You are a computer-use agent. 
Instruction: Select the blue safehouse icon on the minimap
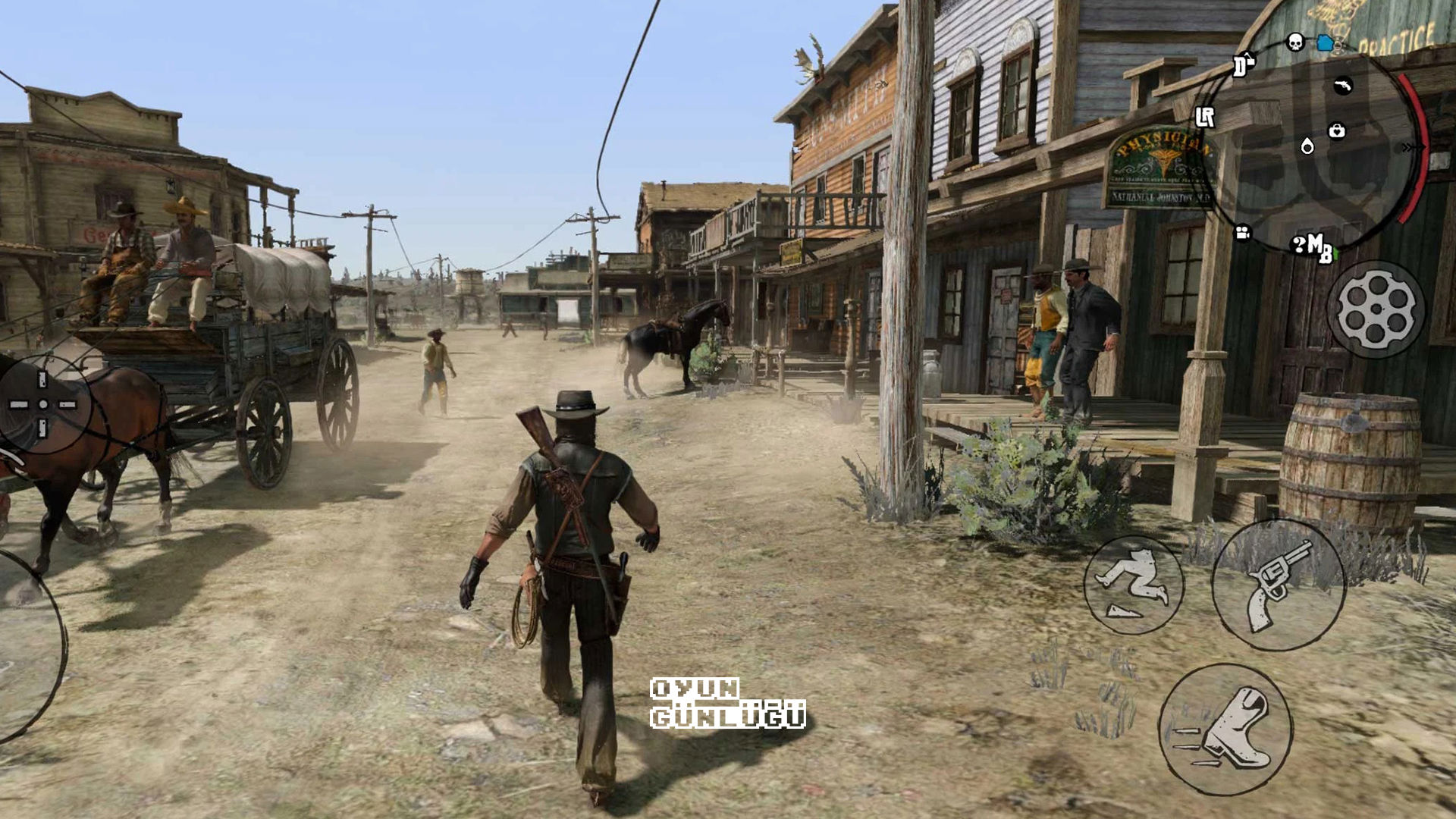pos(1326,43)
